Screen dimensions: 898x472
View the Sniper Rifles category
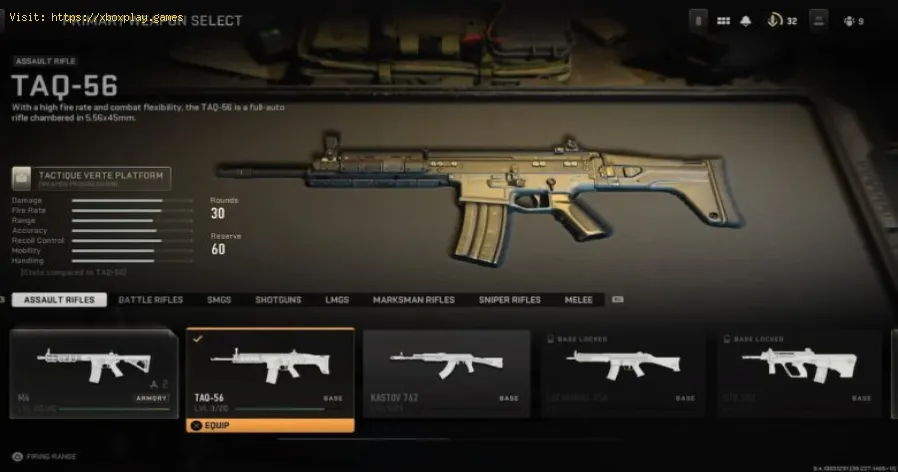click(x=508, y=300)
